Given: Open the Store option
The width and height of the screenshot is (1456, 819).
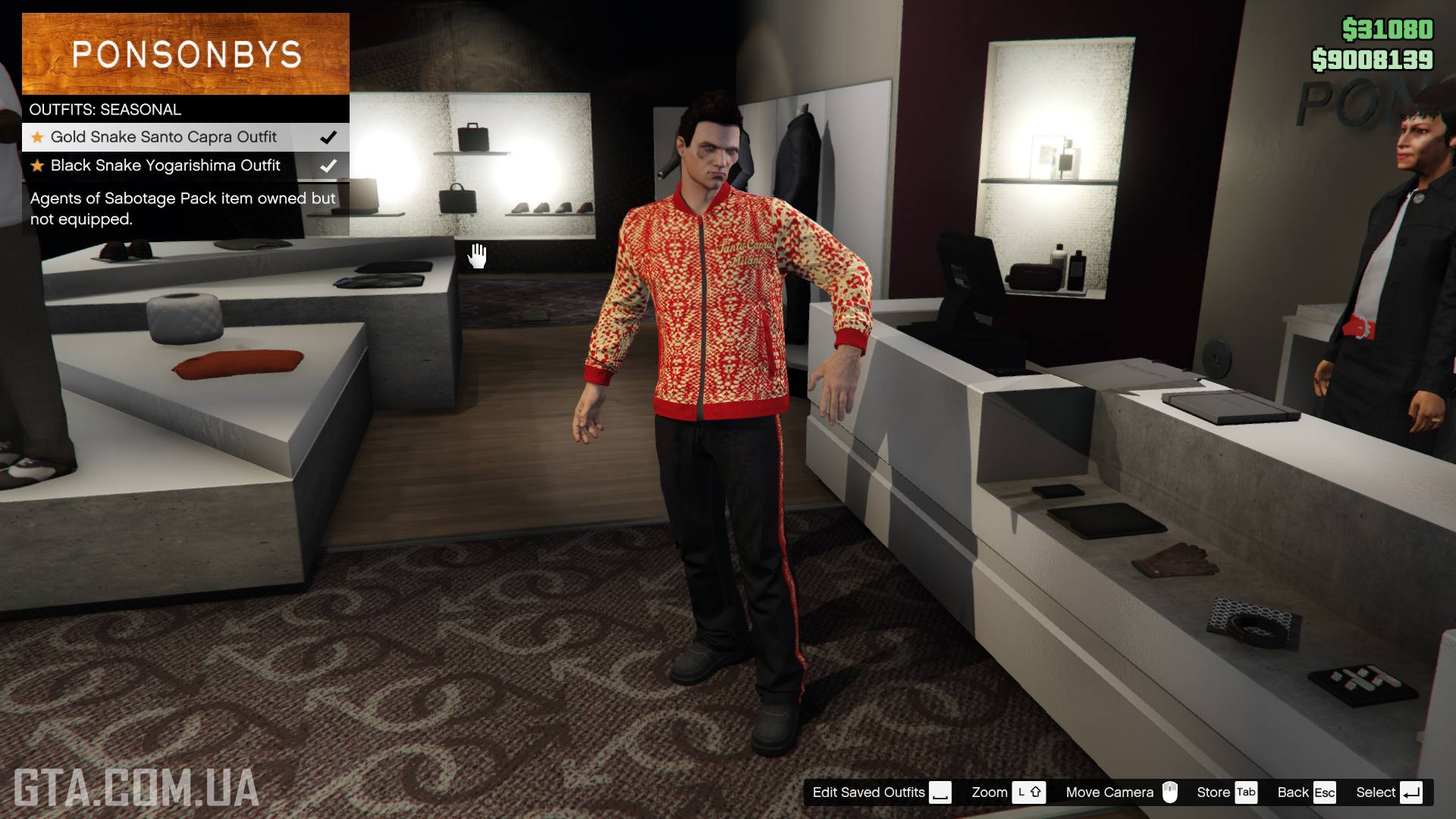Looking at the screenshot, I should click(1225, 792).
